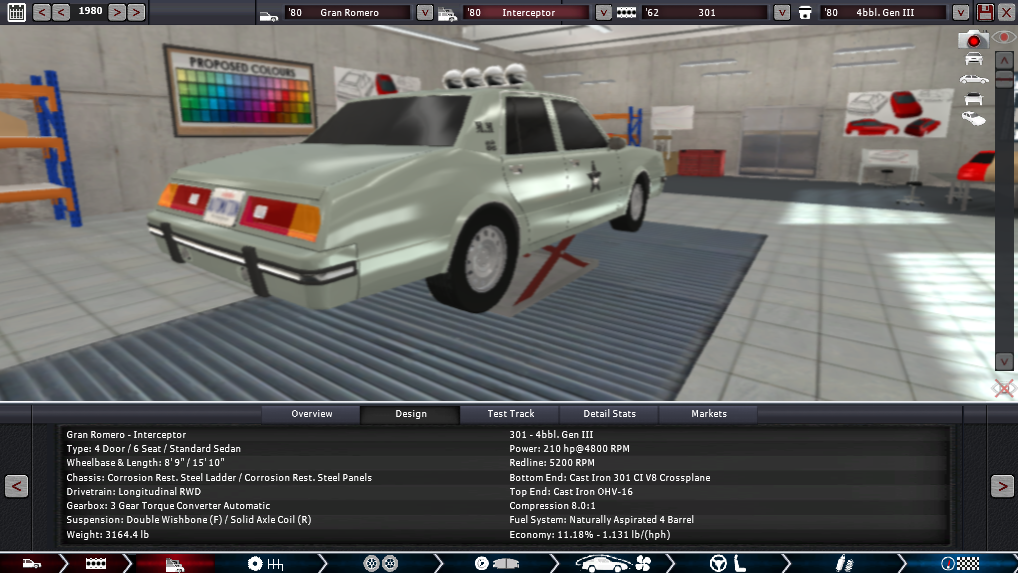Go to the next info page with right arrow
Image resolution: width=1018 pixels, height=573 pixels.
1002,486
